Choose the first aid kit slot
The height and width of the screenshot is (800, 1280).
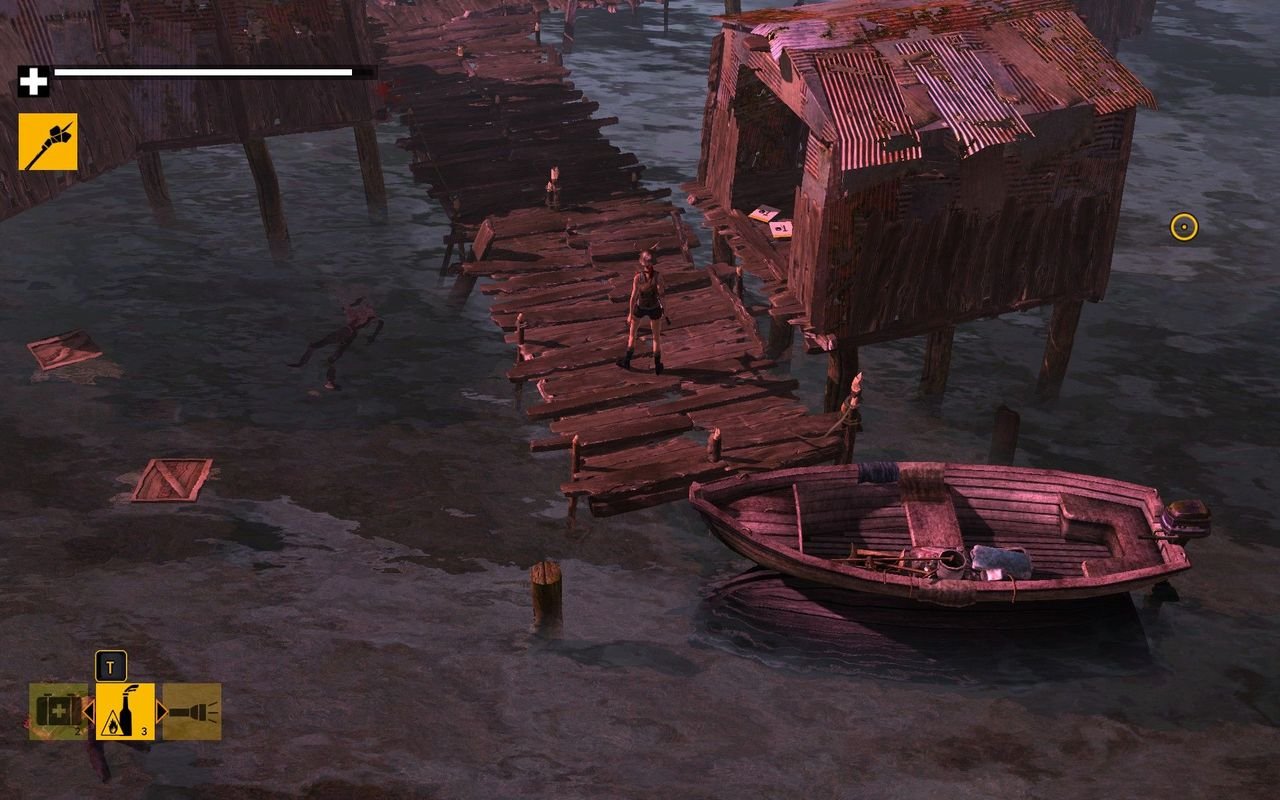58,711
